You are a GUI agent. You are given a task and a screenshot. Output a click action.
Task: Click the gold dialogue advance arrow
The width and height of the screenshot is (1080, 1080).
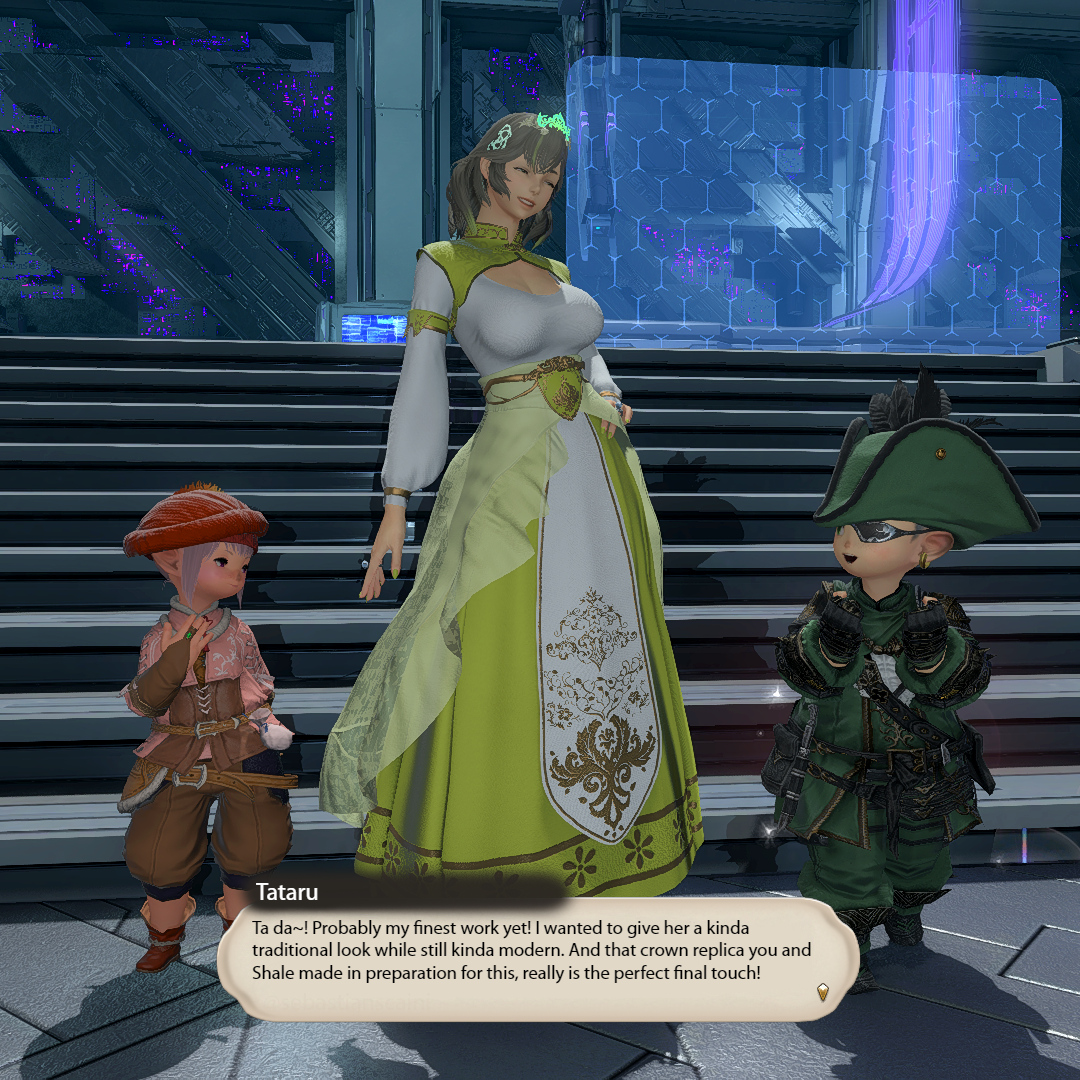(x=822, y=992)
